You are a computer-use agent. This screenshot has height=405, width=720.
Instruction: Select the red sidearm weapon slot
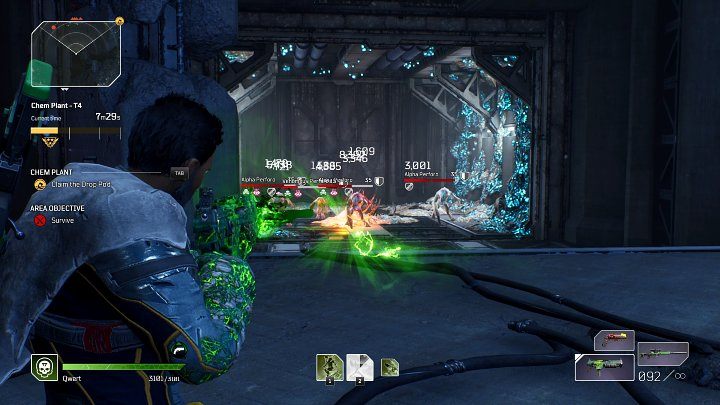pos(613,342)
